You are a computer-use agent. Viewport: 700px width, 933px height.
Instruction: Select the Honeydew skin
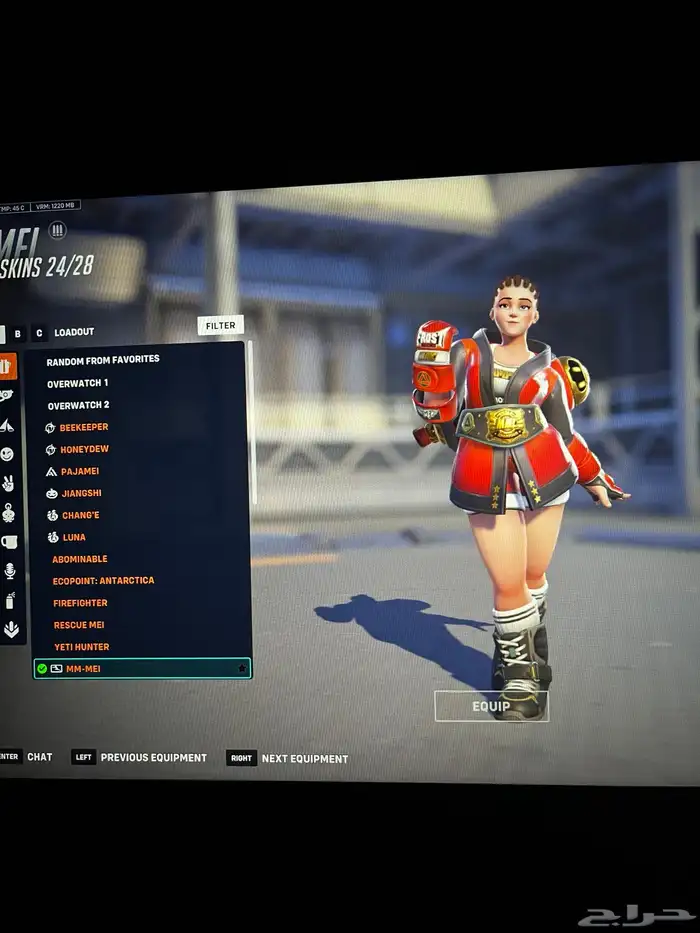[x=84, y=450]
